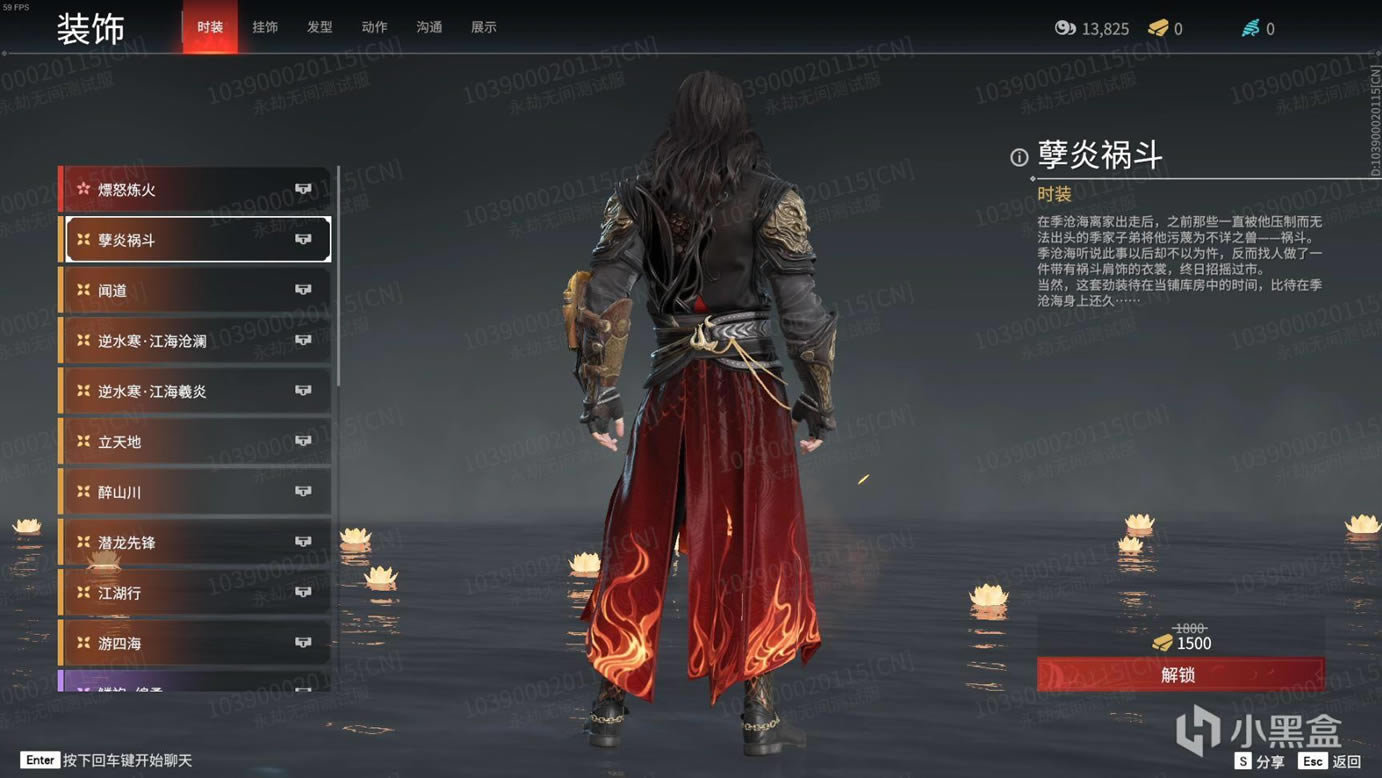Click the Esc 返回 return control

(x=1330, y=761)
